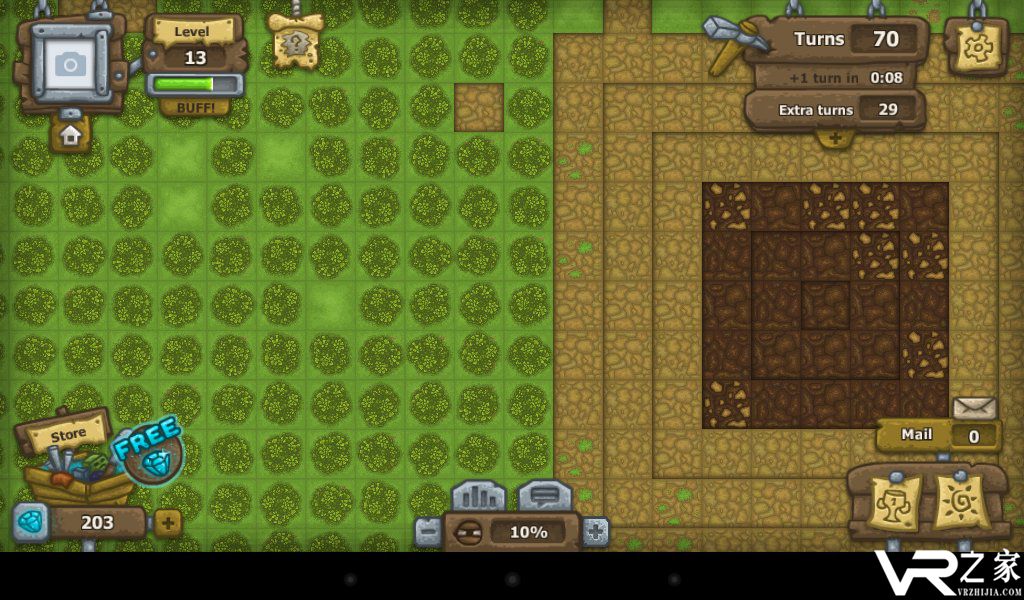
Task: Open the player profile photo frame
Action: 69,63
